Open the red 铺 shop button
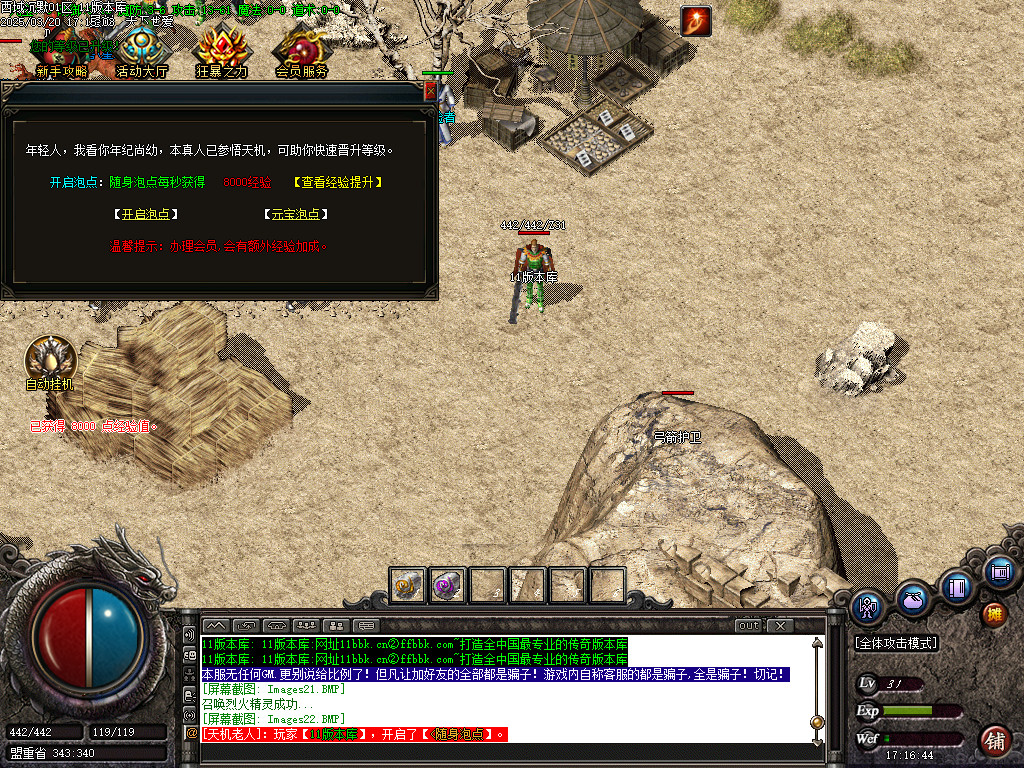 994,741
